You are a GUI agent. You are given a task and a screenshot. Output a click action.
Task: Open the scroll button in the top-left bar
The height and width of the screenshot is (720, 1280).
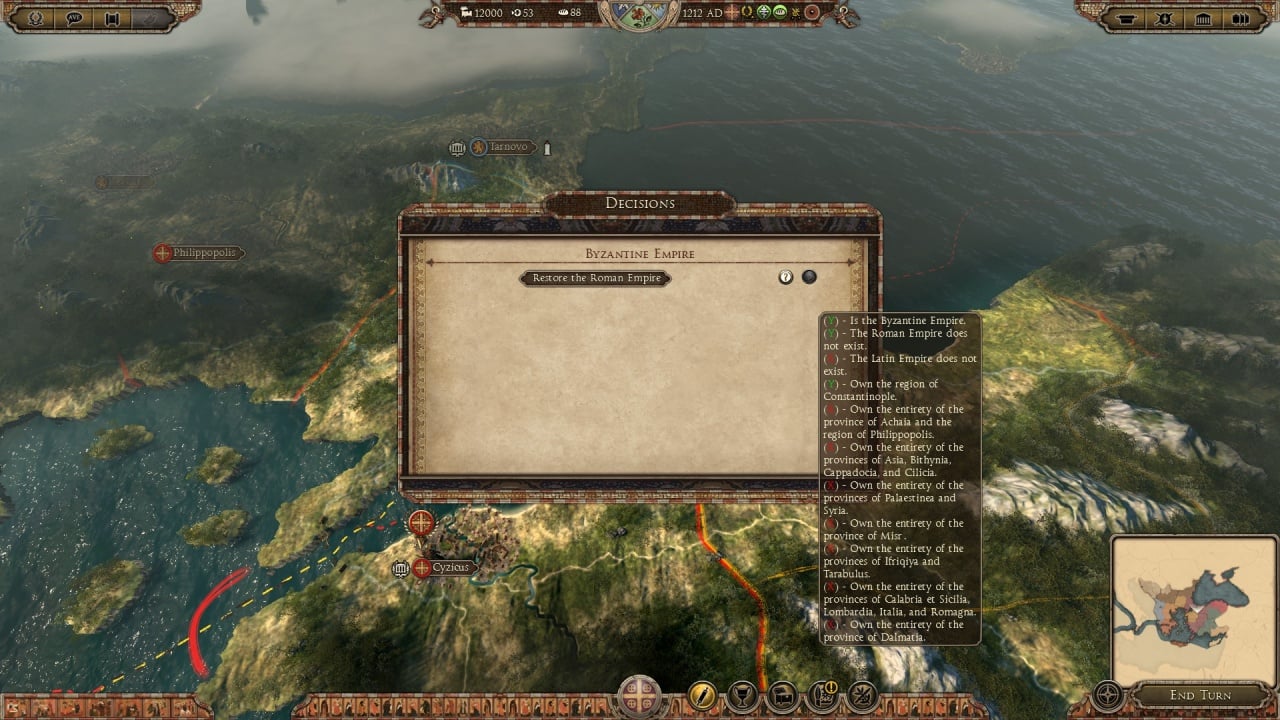pos(112,18)
